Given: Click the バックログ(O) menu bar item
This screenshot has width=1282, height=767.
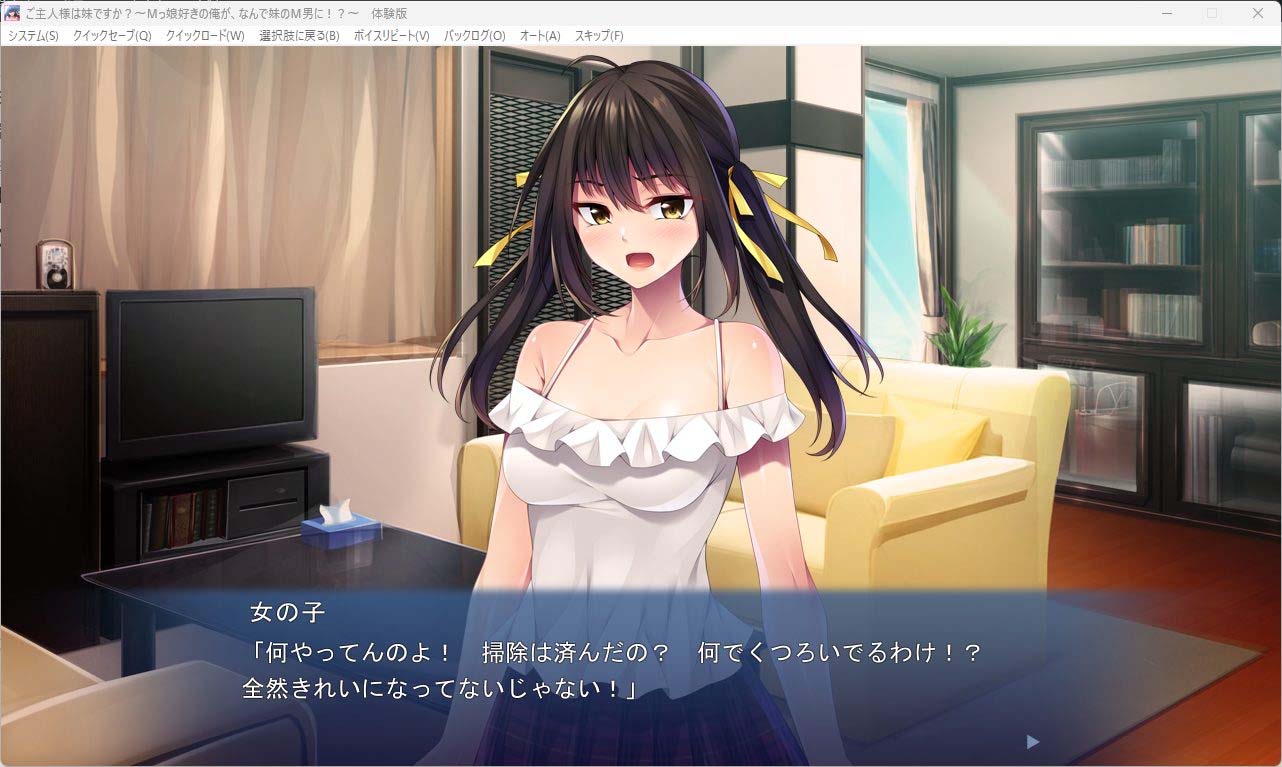Looking at the screenshot, I should click(x=474, y=35).
